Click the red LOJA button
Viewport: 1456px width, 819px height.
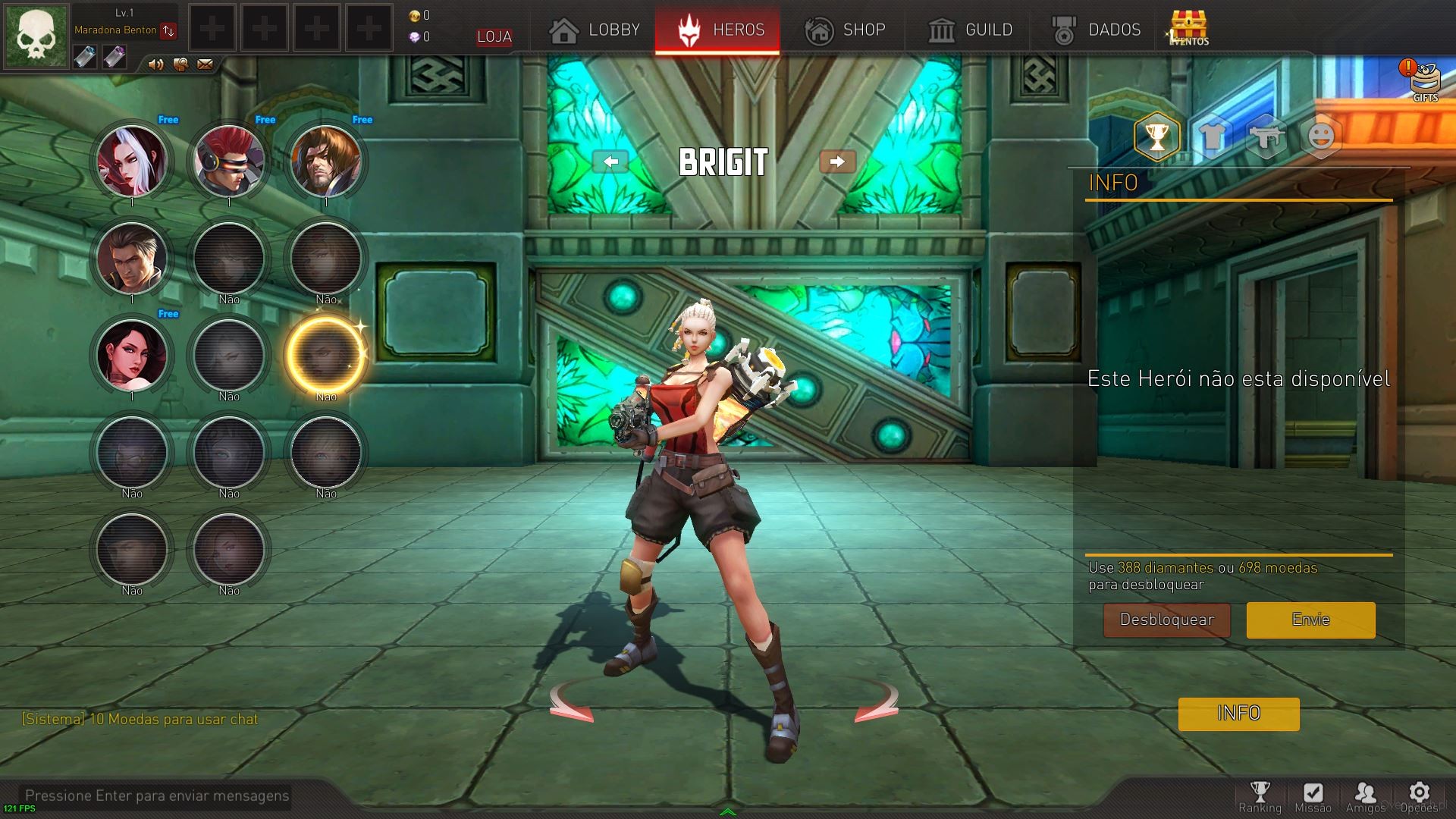(x=494, y=36)
